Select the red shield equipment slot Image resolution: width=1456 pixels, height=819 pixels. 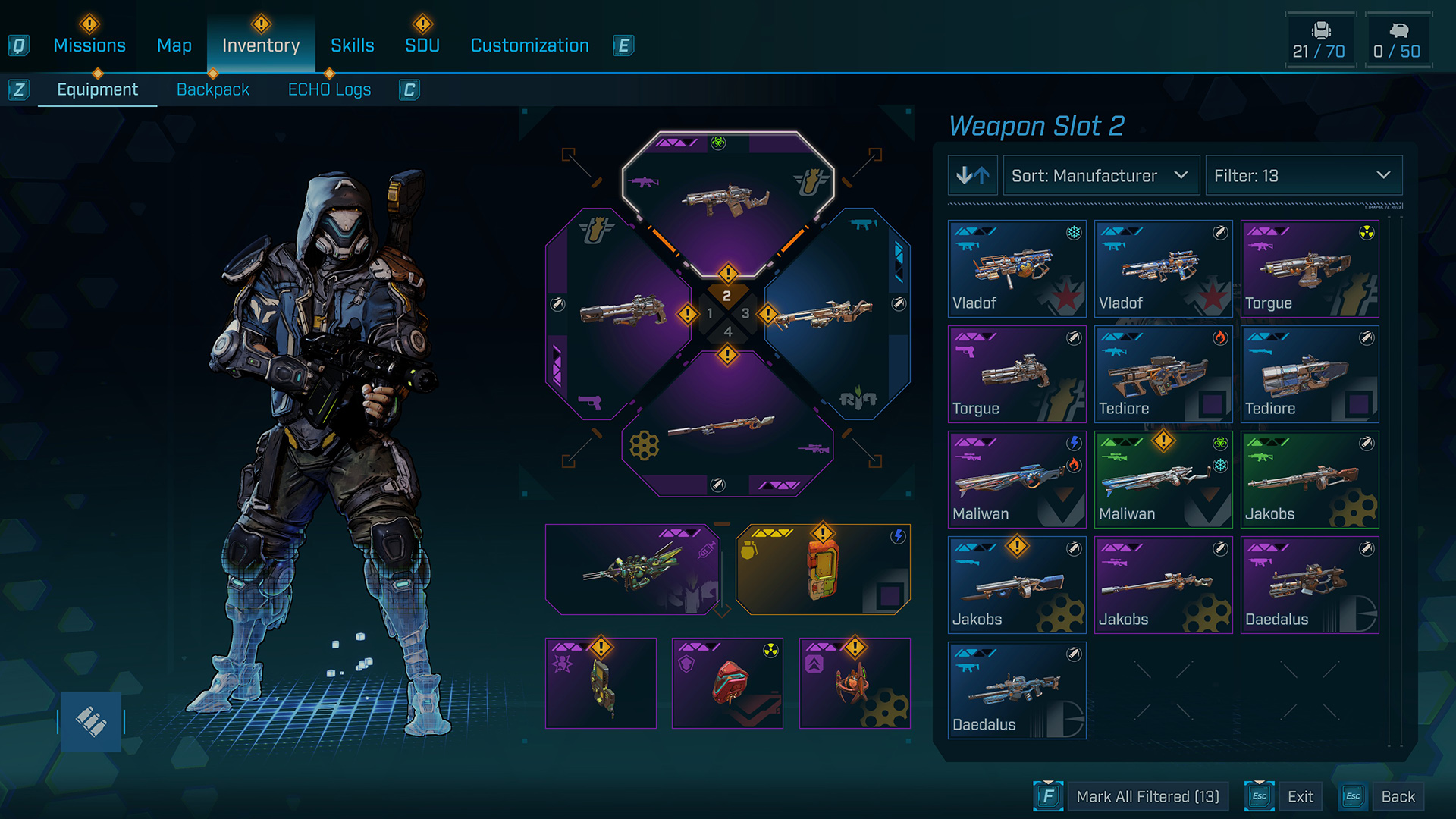727,683
